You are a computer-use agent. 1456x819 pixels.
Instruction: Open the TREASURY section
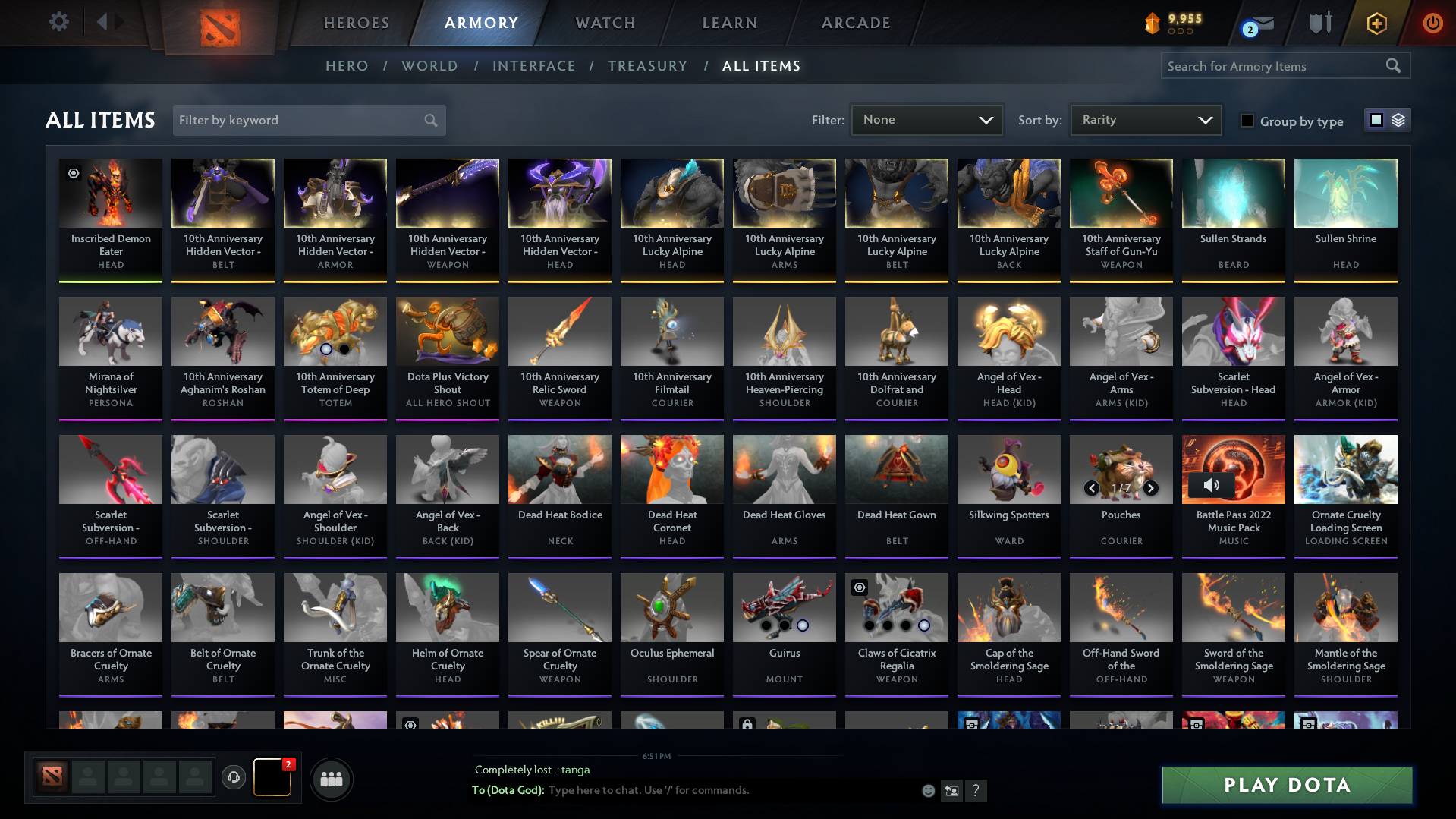click(x=647, y=66)
